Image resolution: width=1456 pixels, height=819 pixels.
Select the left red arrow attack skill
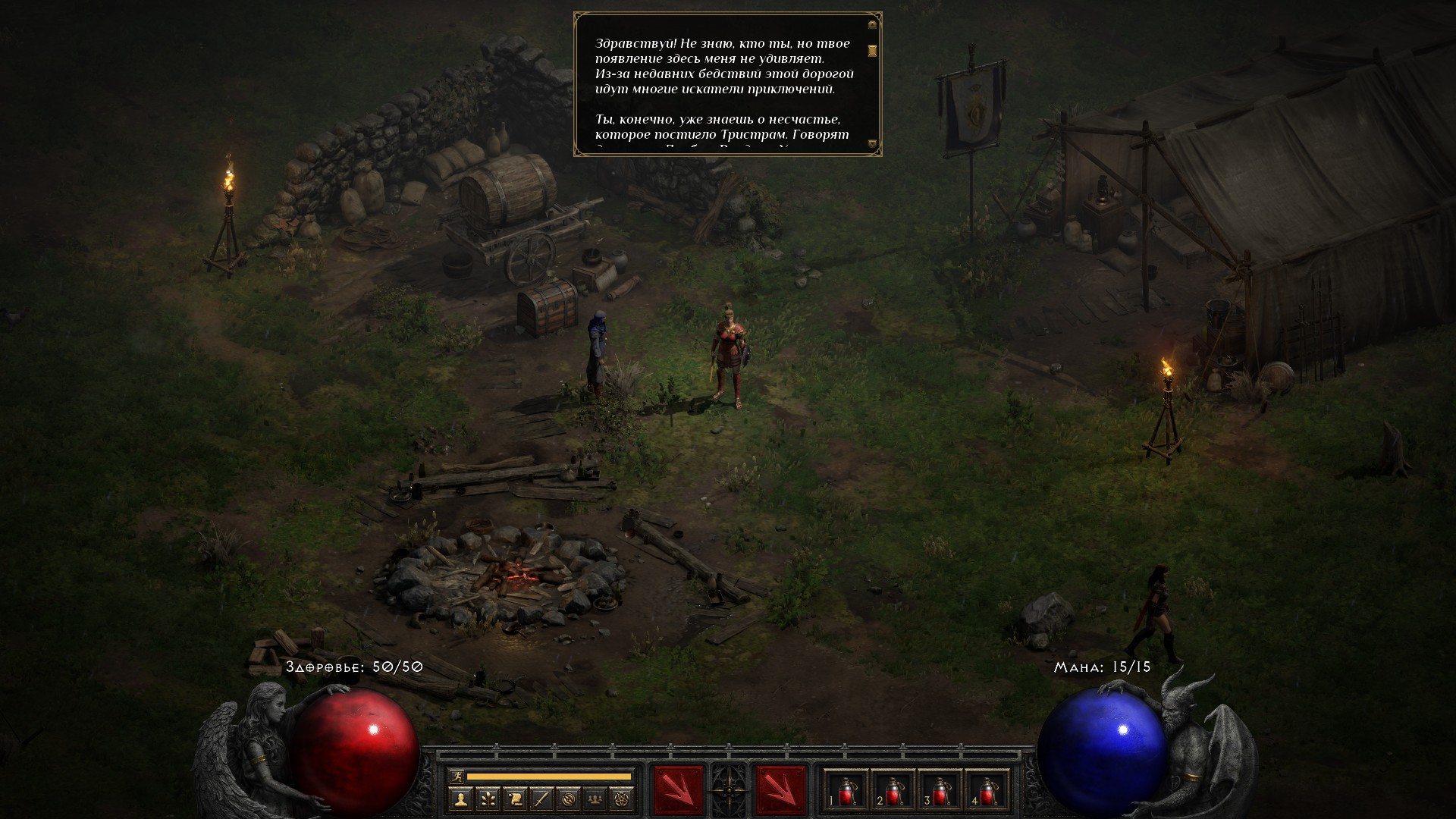pos(677,790)
